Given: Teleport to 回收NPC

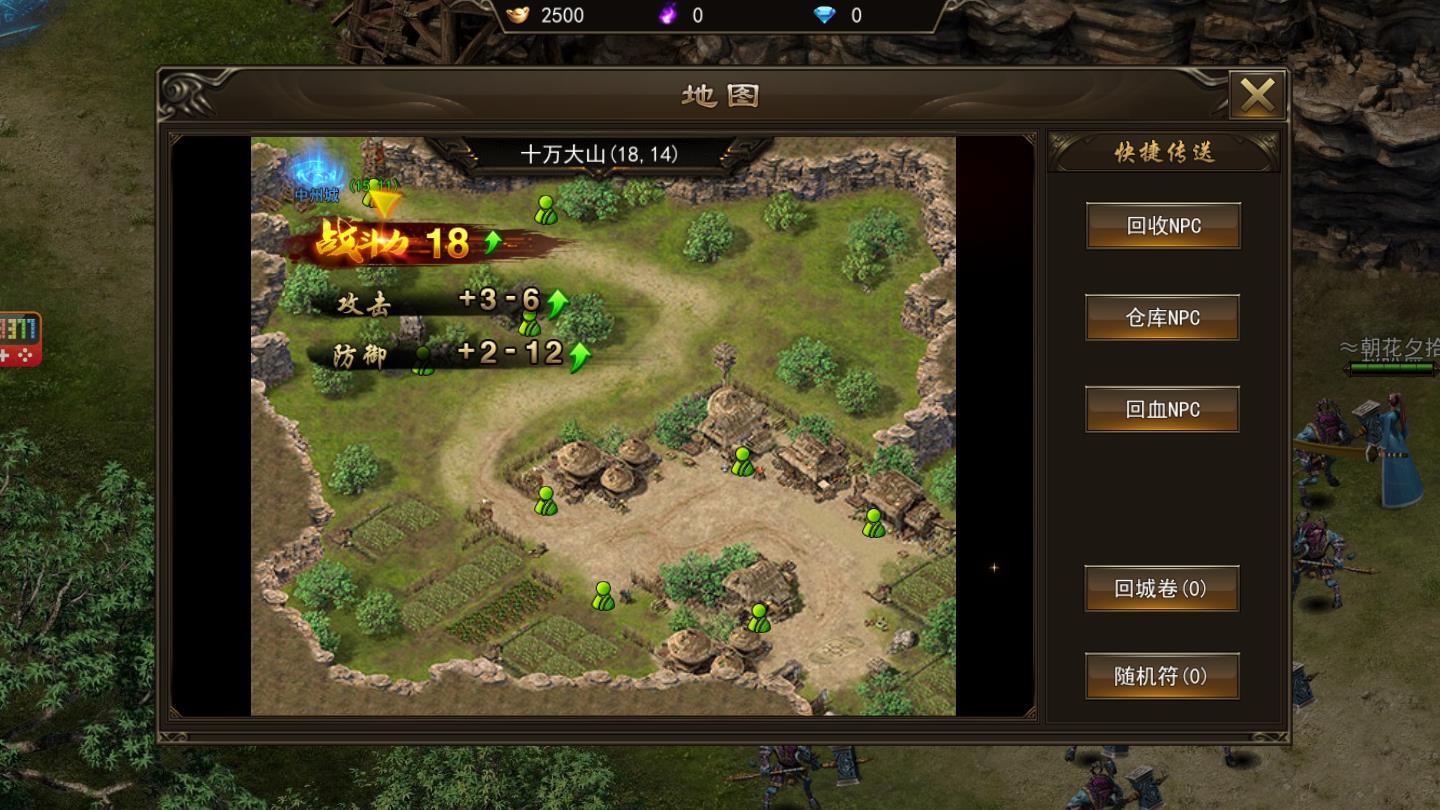Looking at the screenshot, I should click(x=1163, y=226).
